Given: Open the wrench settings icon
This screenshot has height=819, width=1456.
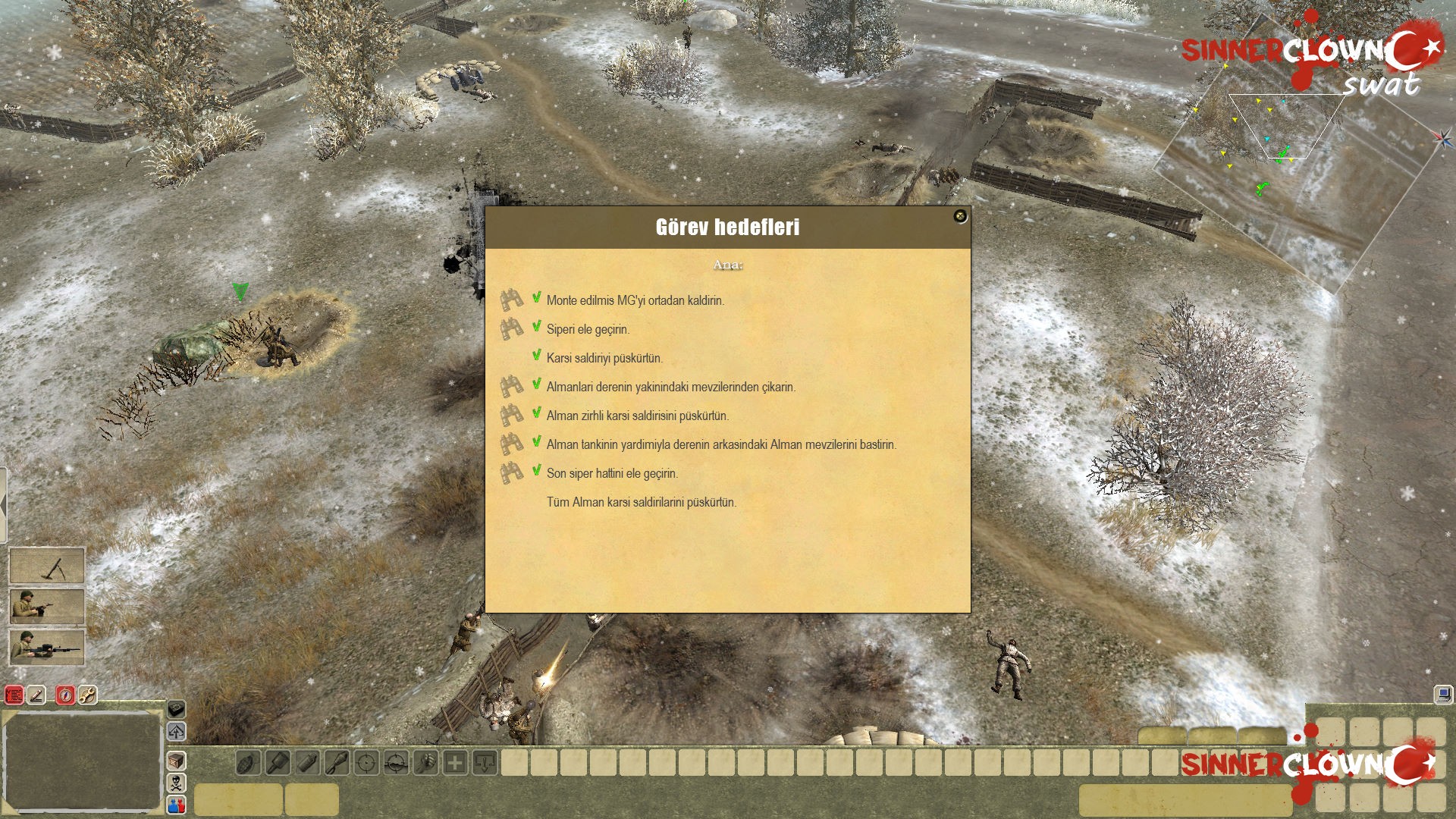Looking at the screenshot, I should 88,695.
